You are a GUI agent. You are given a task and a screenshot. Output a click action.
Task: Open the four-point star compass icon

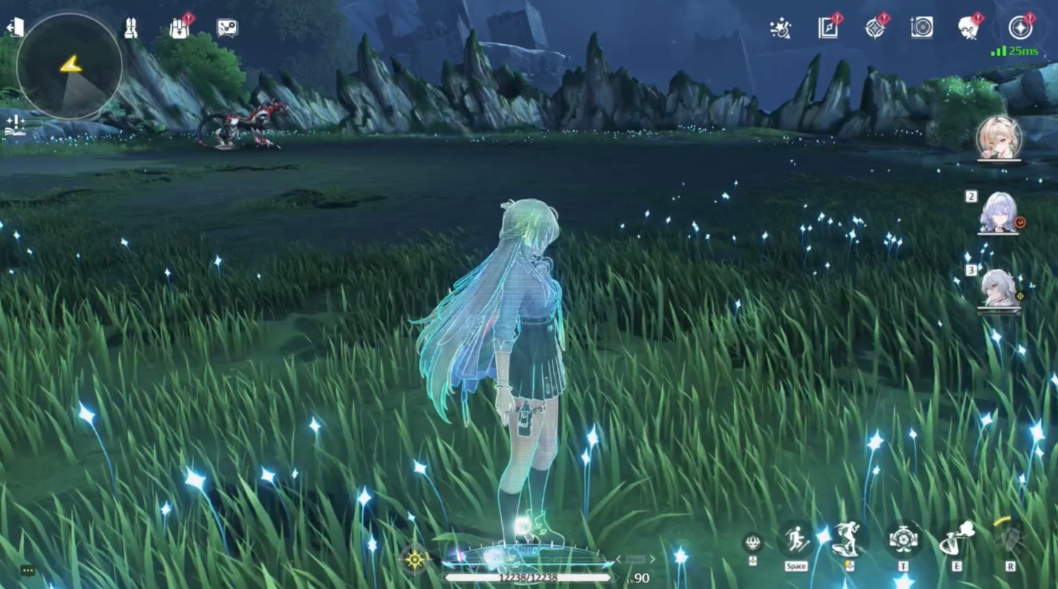pyautogui.click(x=875, y=27)
